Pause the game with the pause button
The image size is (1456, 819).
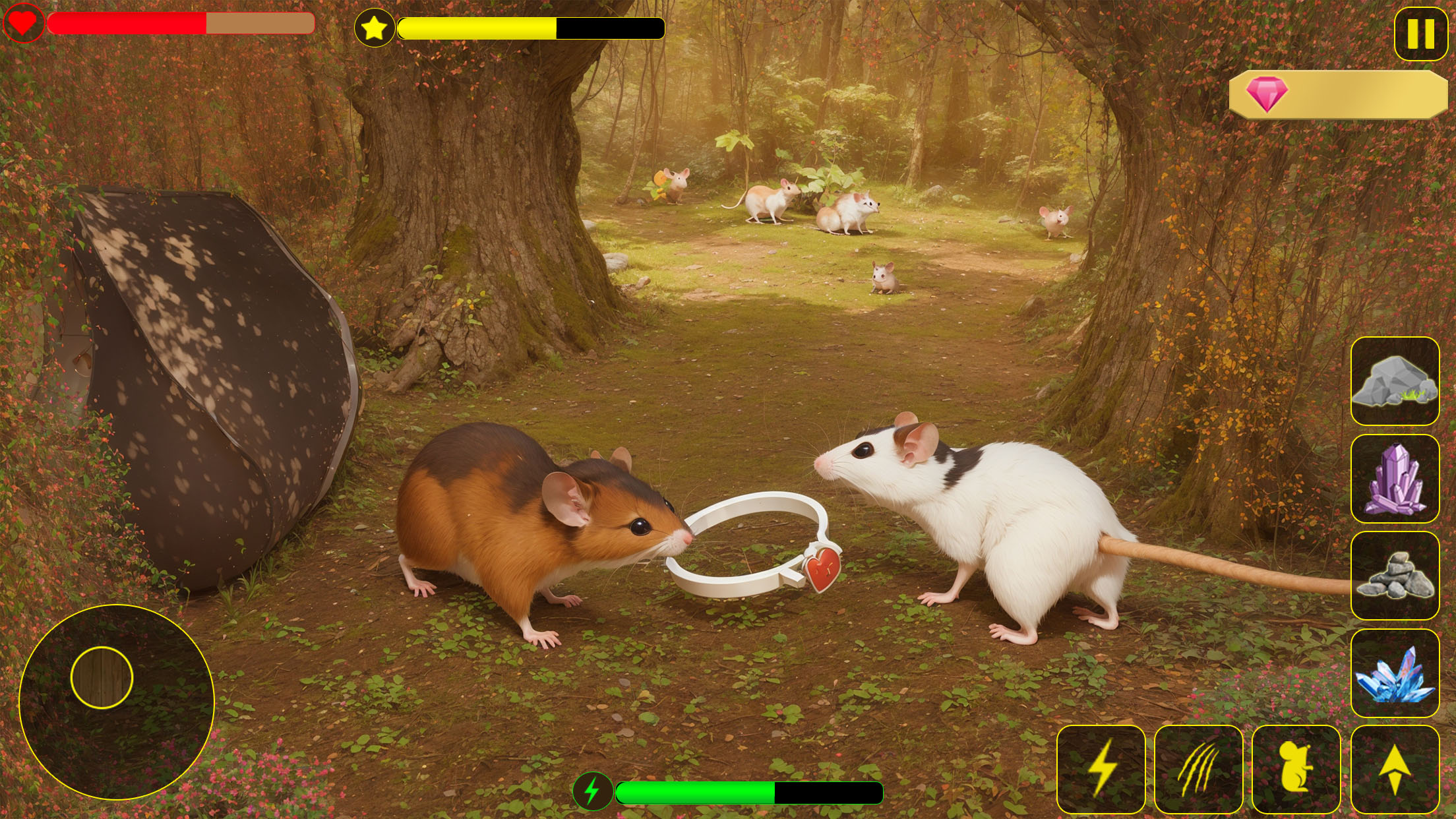pos(1420,33)
